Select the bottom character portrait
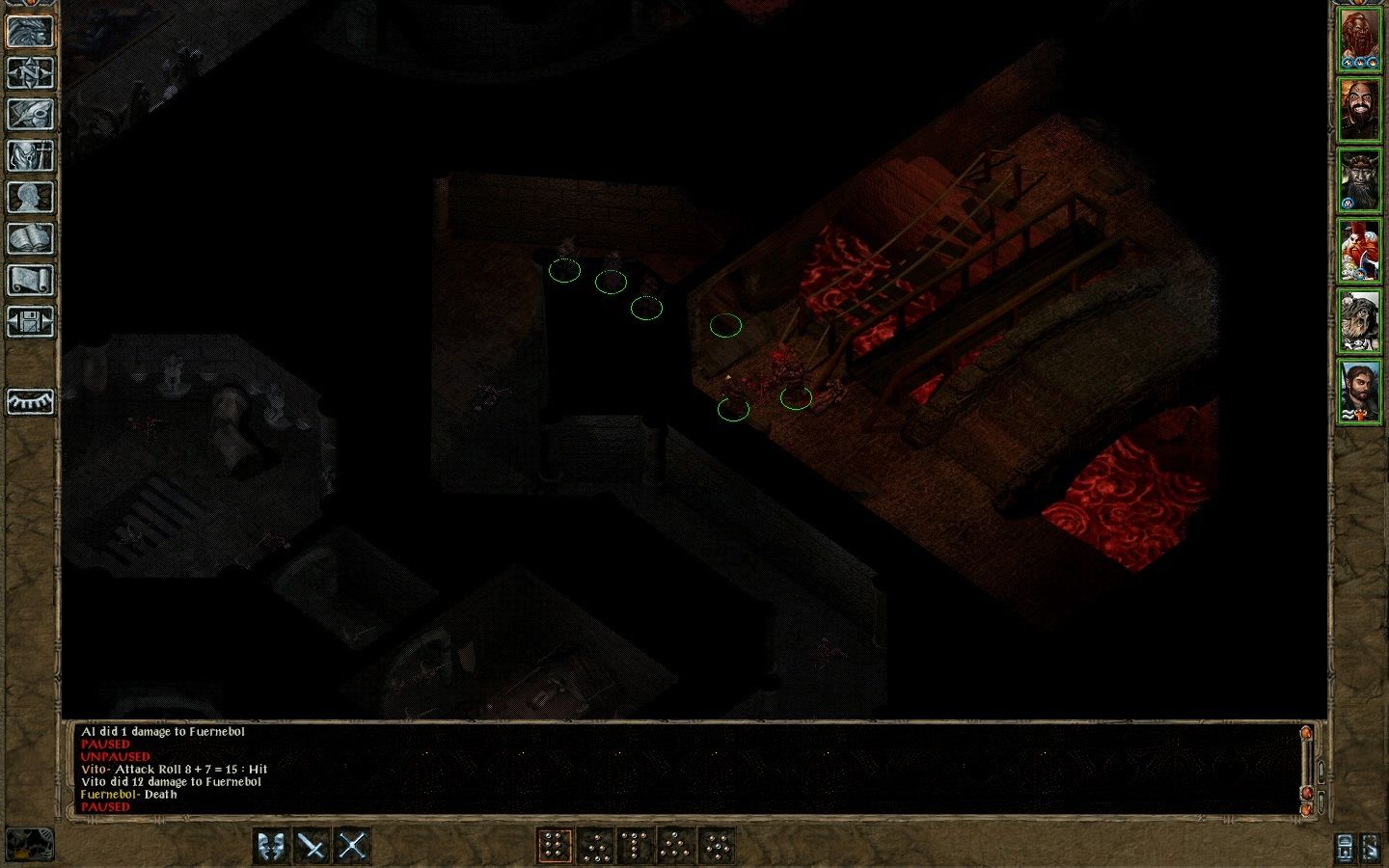1389x868 pixels. pyautogui.click(x=1361, y=389)
